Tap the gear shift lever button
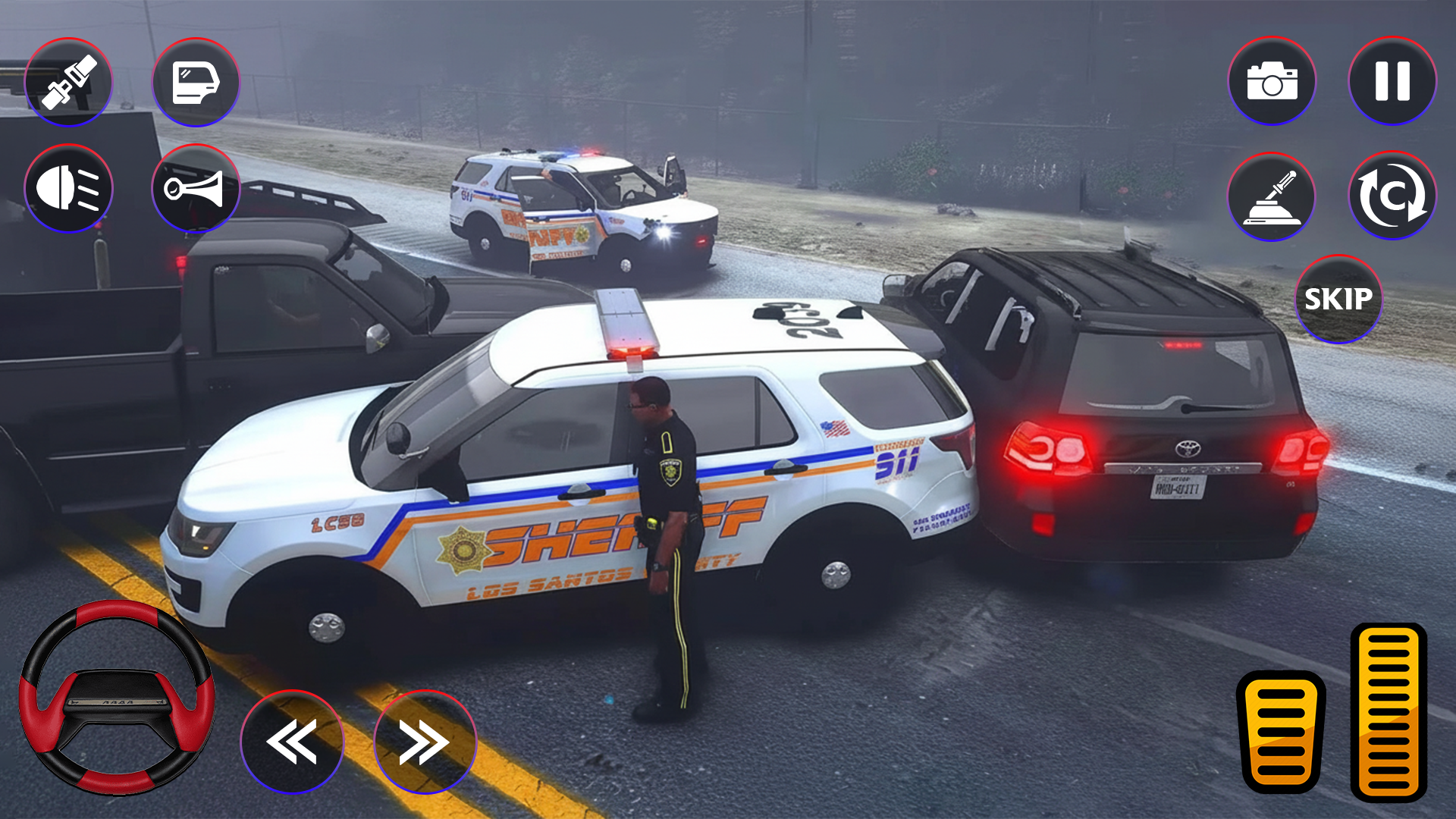 1272,196
